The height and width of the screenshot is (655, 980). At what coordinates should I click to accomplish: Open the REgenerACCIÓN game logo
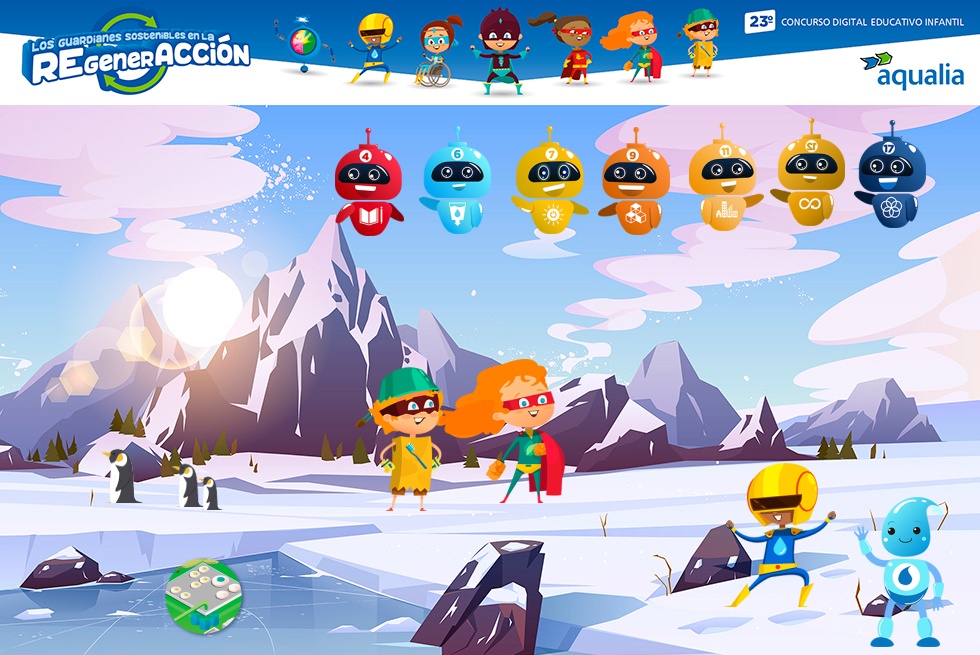click(137, 53)
